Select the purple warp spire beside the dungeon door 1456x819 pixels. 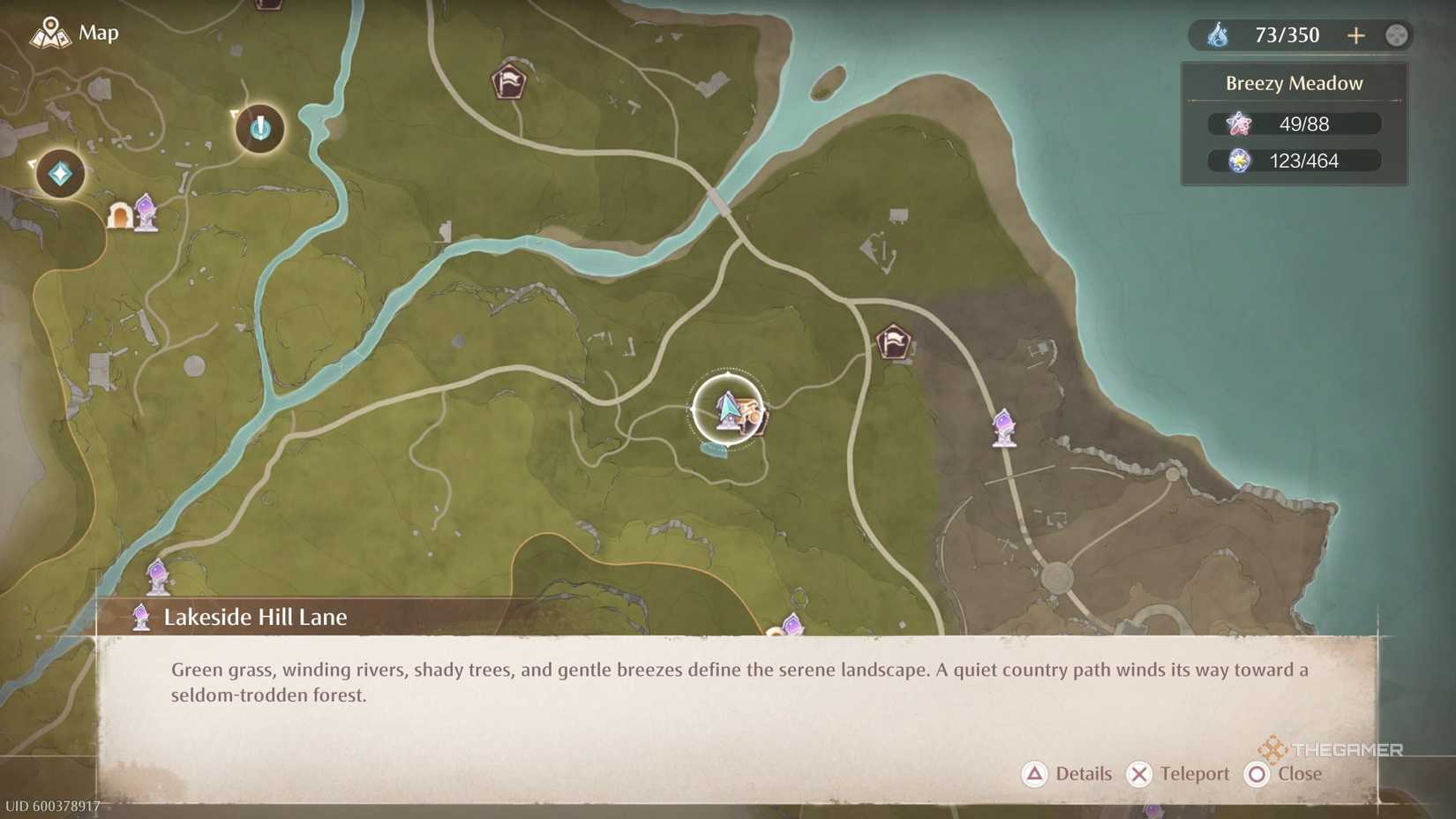[x=146, y=212]
